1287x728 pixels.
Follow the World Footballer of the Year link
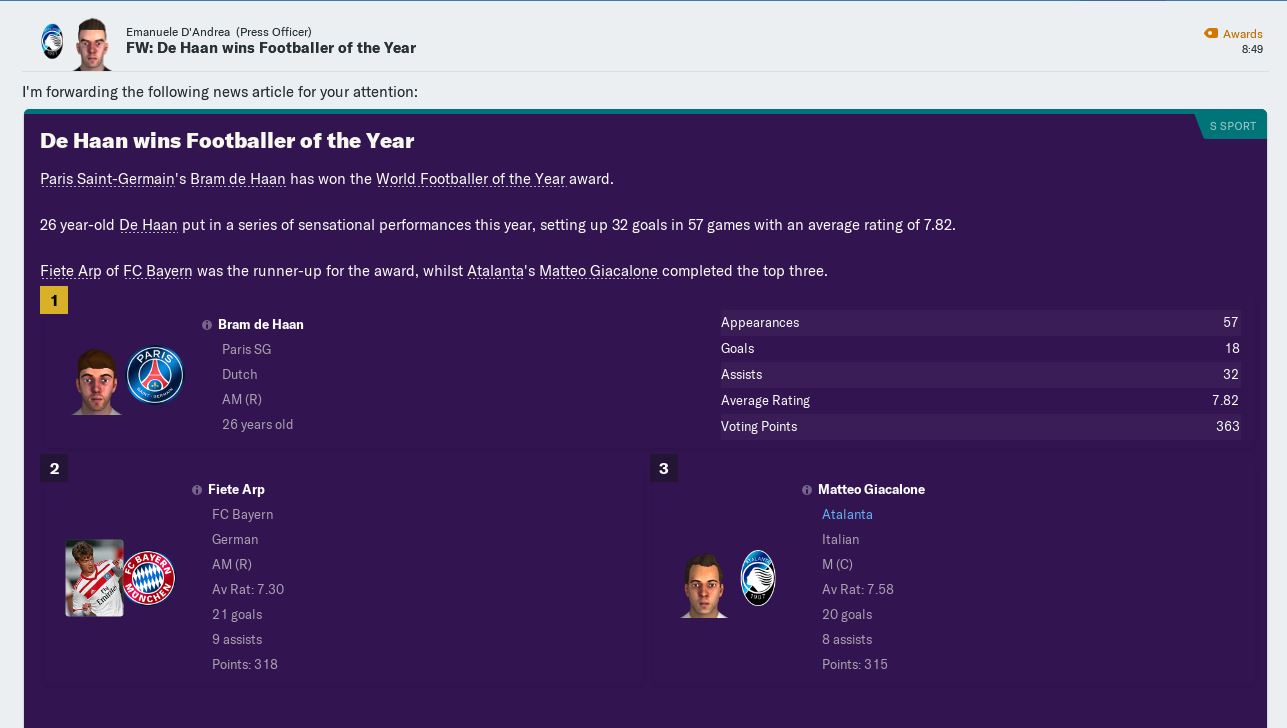tap(470, 179)
